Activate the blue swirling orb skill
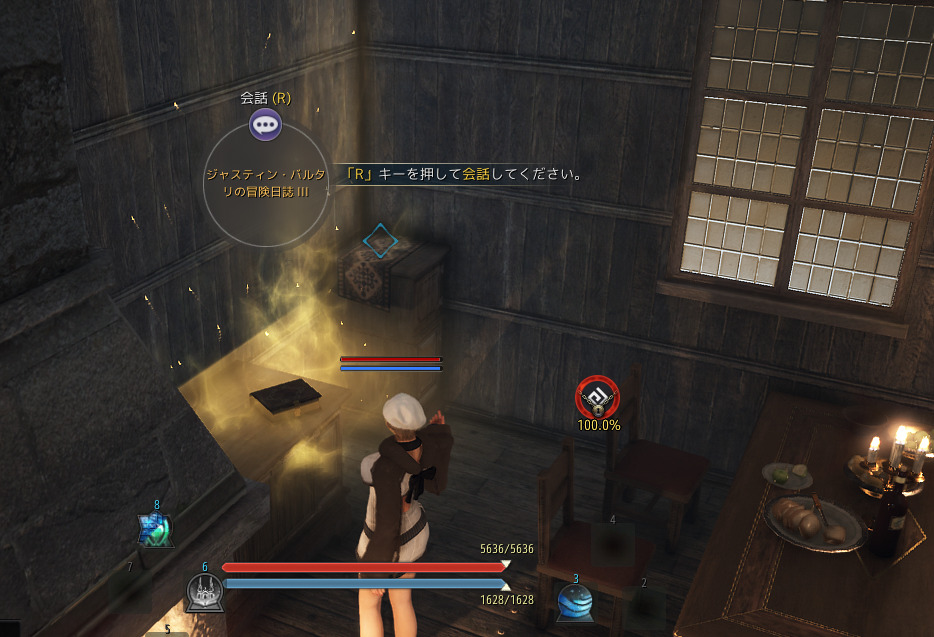This screenshot has height=637, width=934. 574,600
